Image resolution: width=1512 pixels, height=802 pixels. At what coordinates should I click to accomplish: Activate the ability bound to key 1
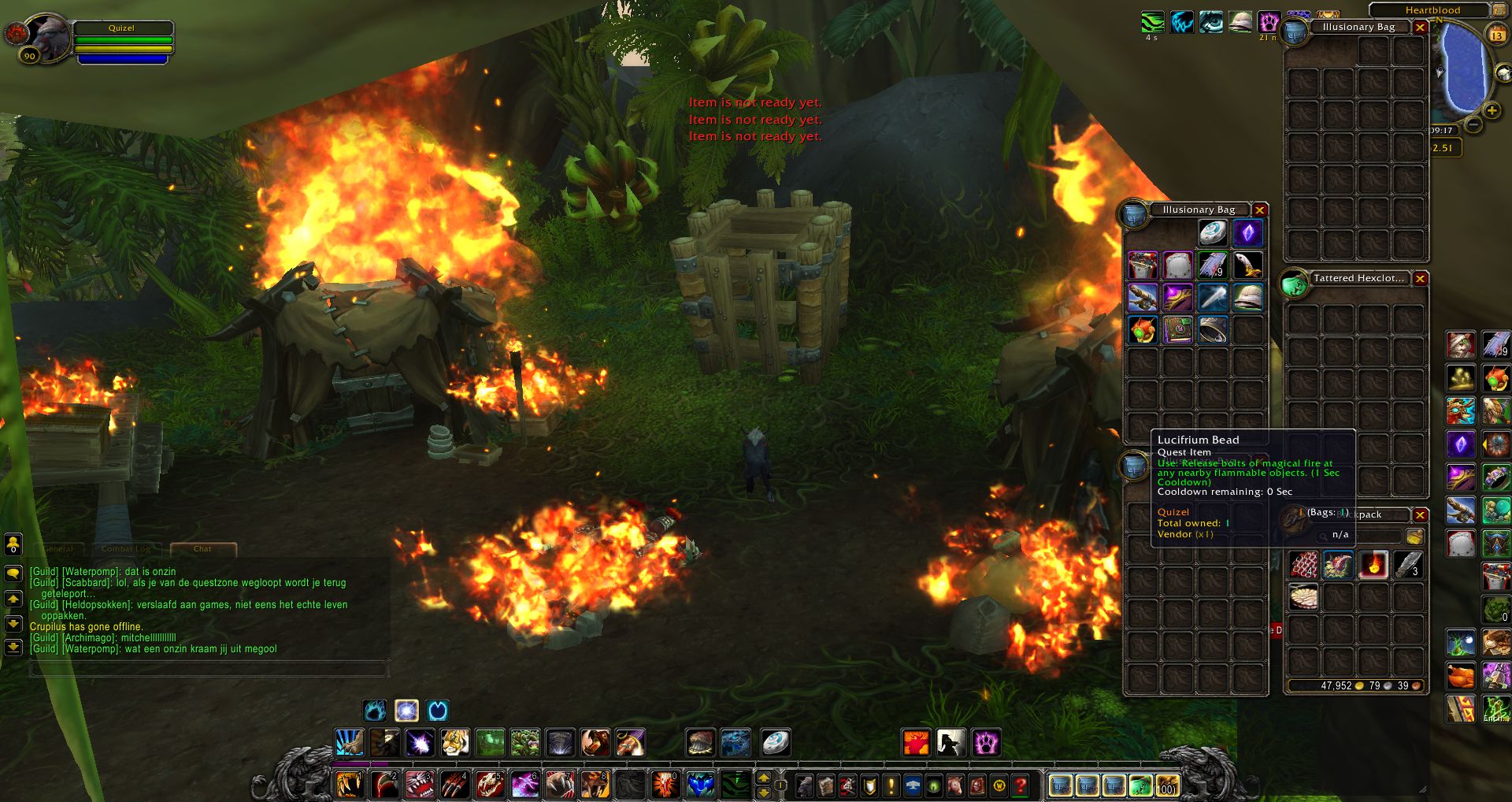(349, 785)
